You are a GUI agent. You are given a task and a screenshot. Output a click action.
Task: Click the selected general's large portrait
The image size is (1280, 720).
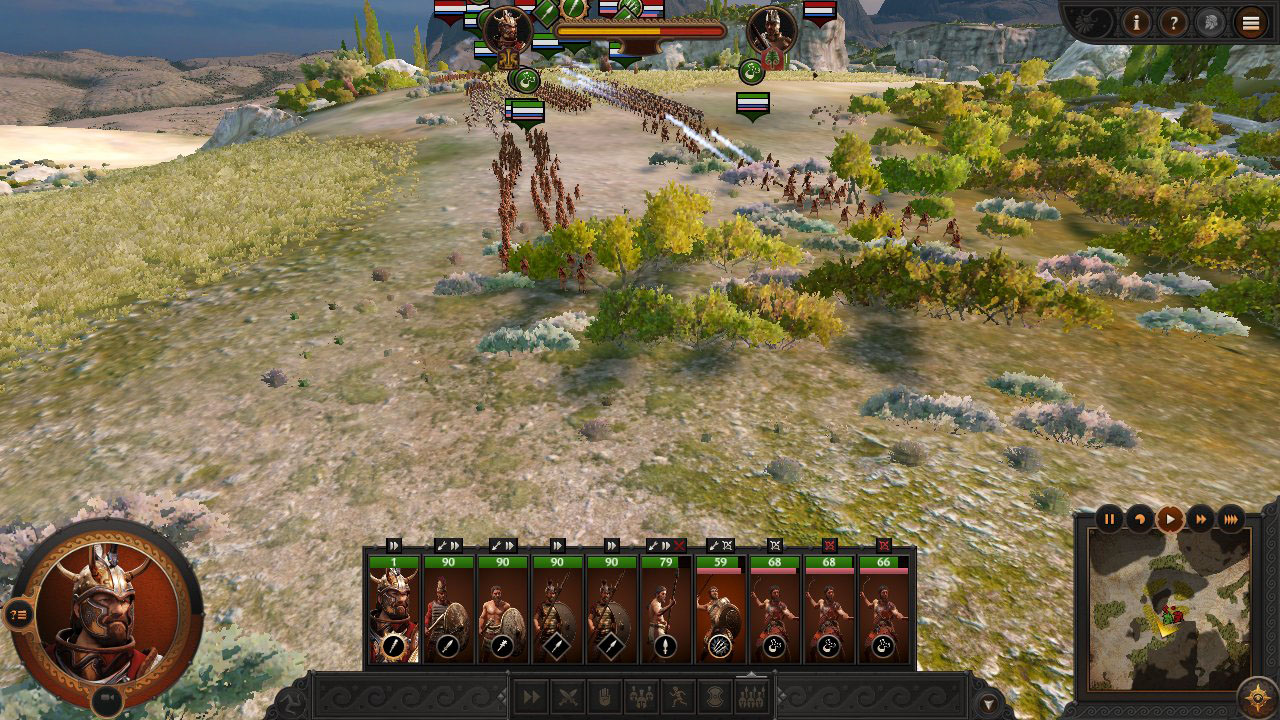tap(105, 612)
